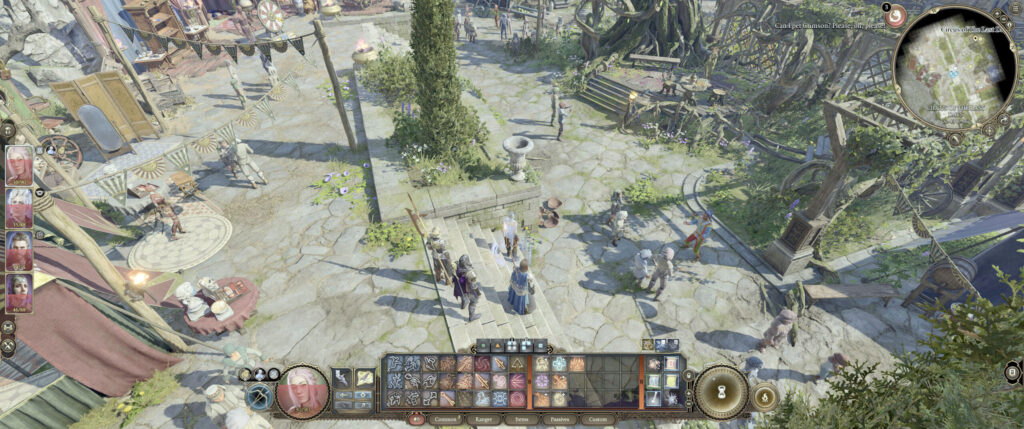Screen dimensions: 1024x429
Task: Open the circular minimap
Action: point(953,68)
